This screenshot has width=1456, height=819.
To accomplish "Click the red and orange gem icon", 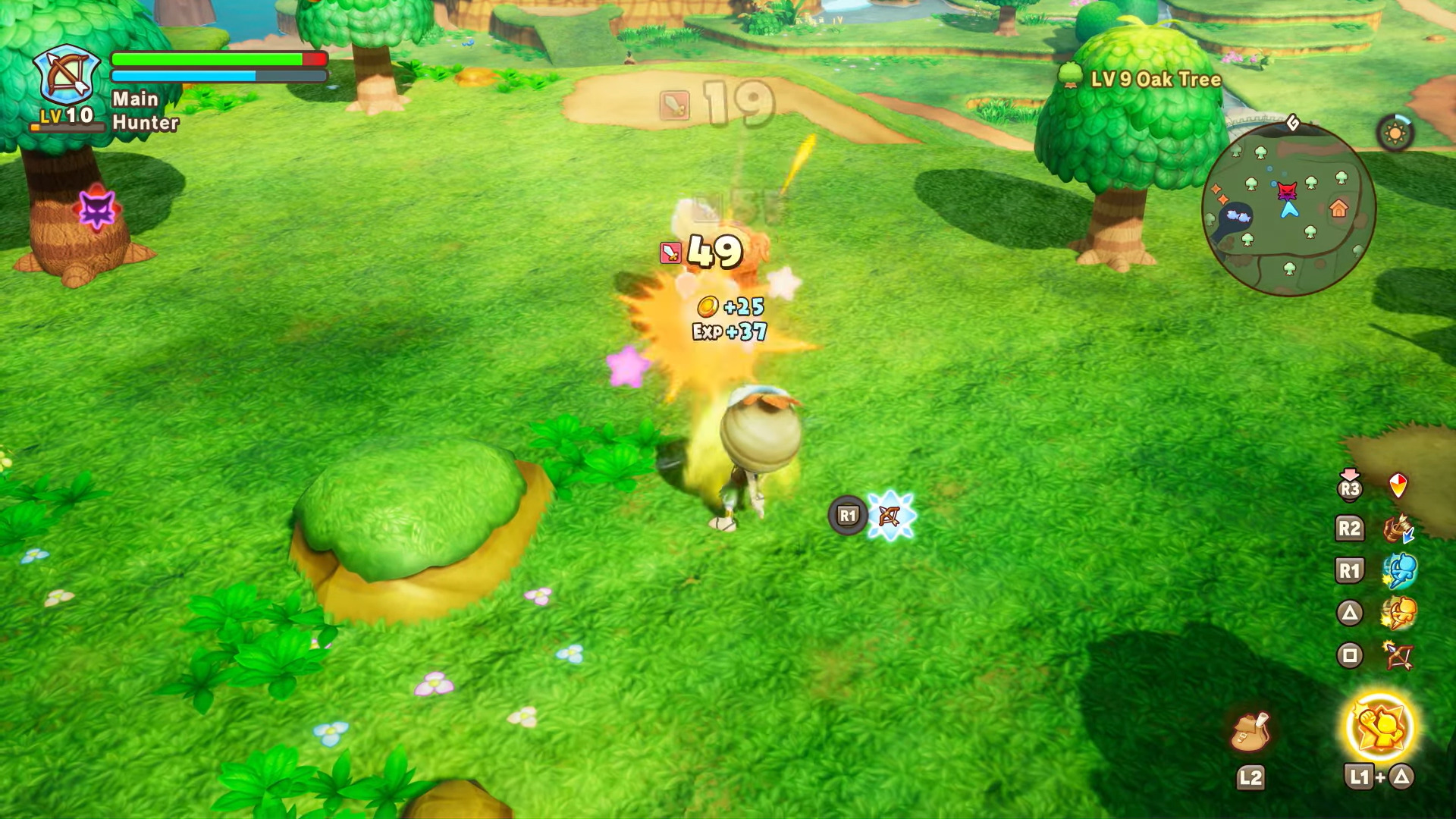I will click(1398, 485).
